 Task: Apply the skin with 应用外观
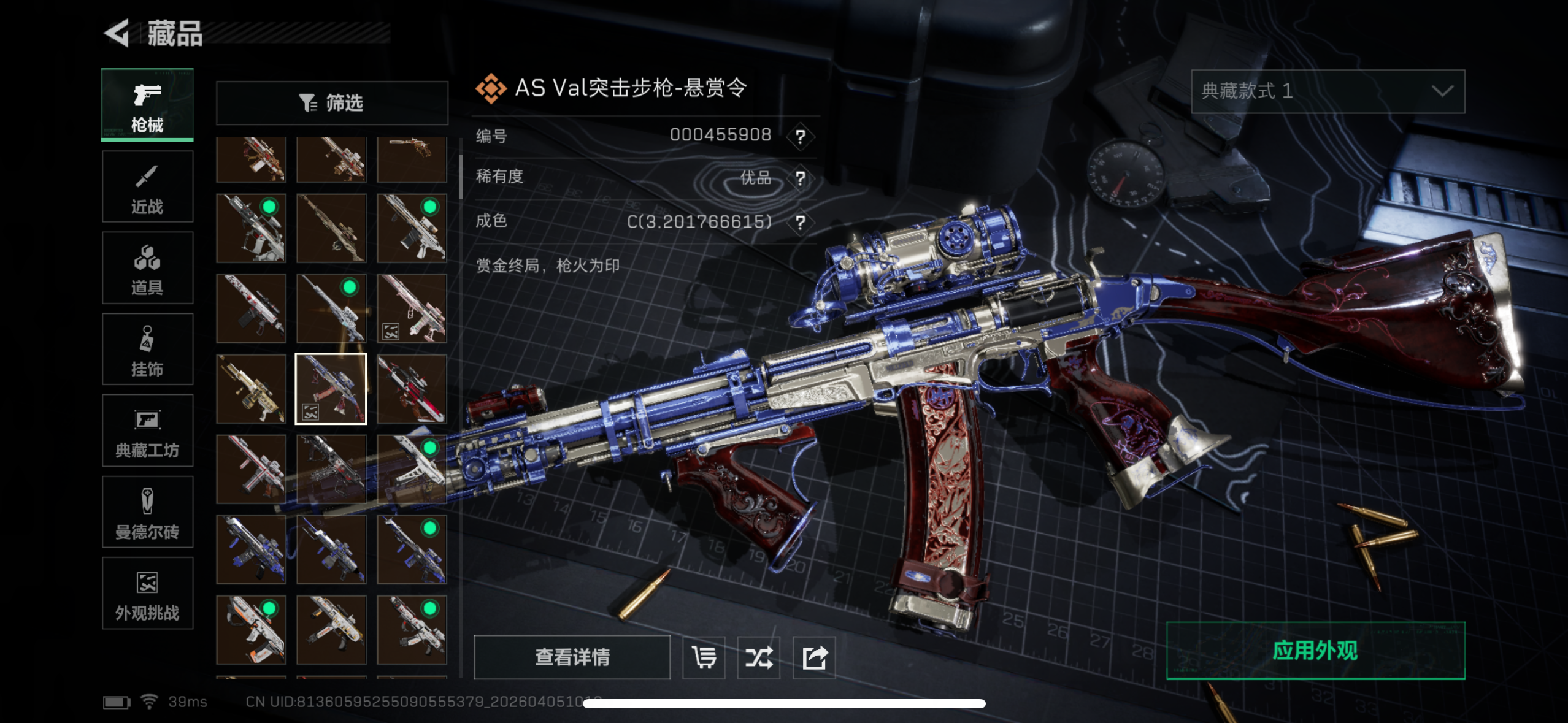1315,651
